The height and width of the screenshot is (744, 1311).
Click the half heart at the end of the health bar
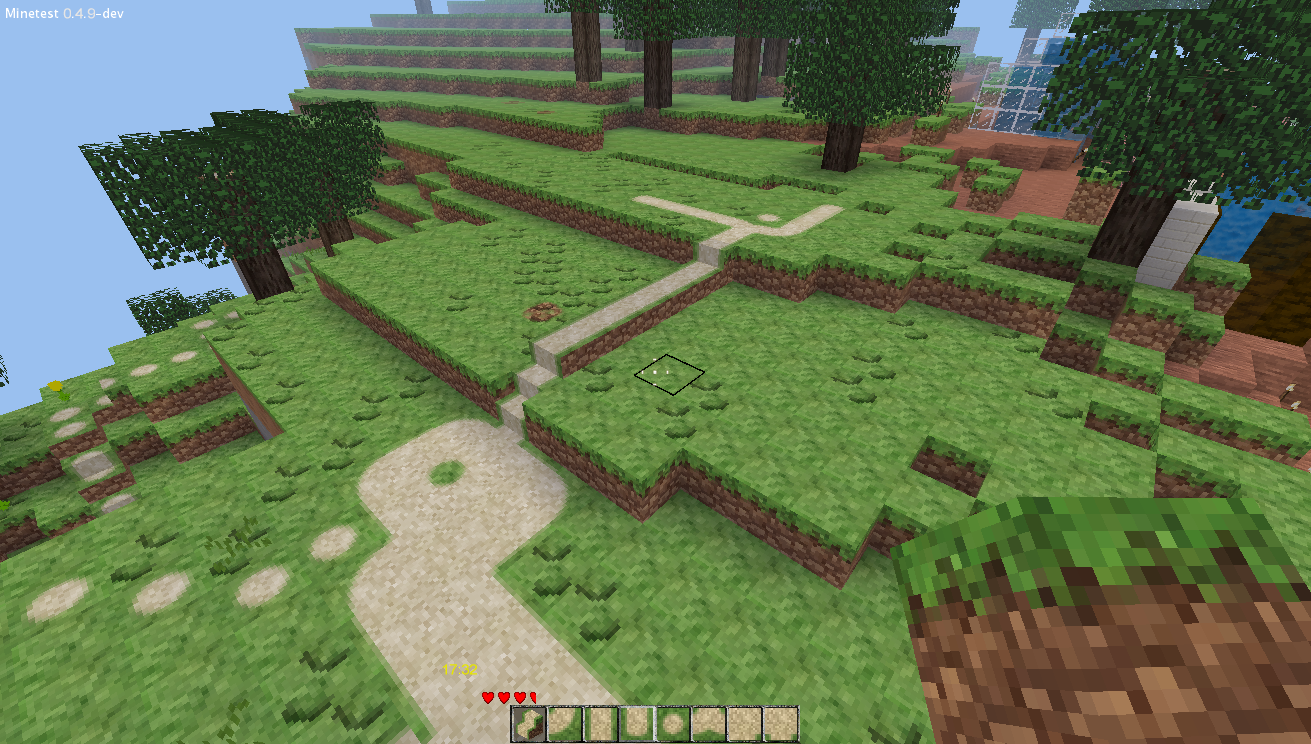pyautogui.click(x=534, y=696)
